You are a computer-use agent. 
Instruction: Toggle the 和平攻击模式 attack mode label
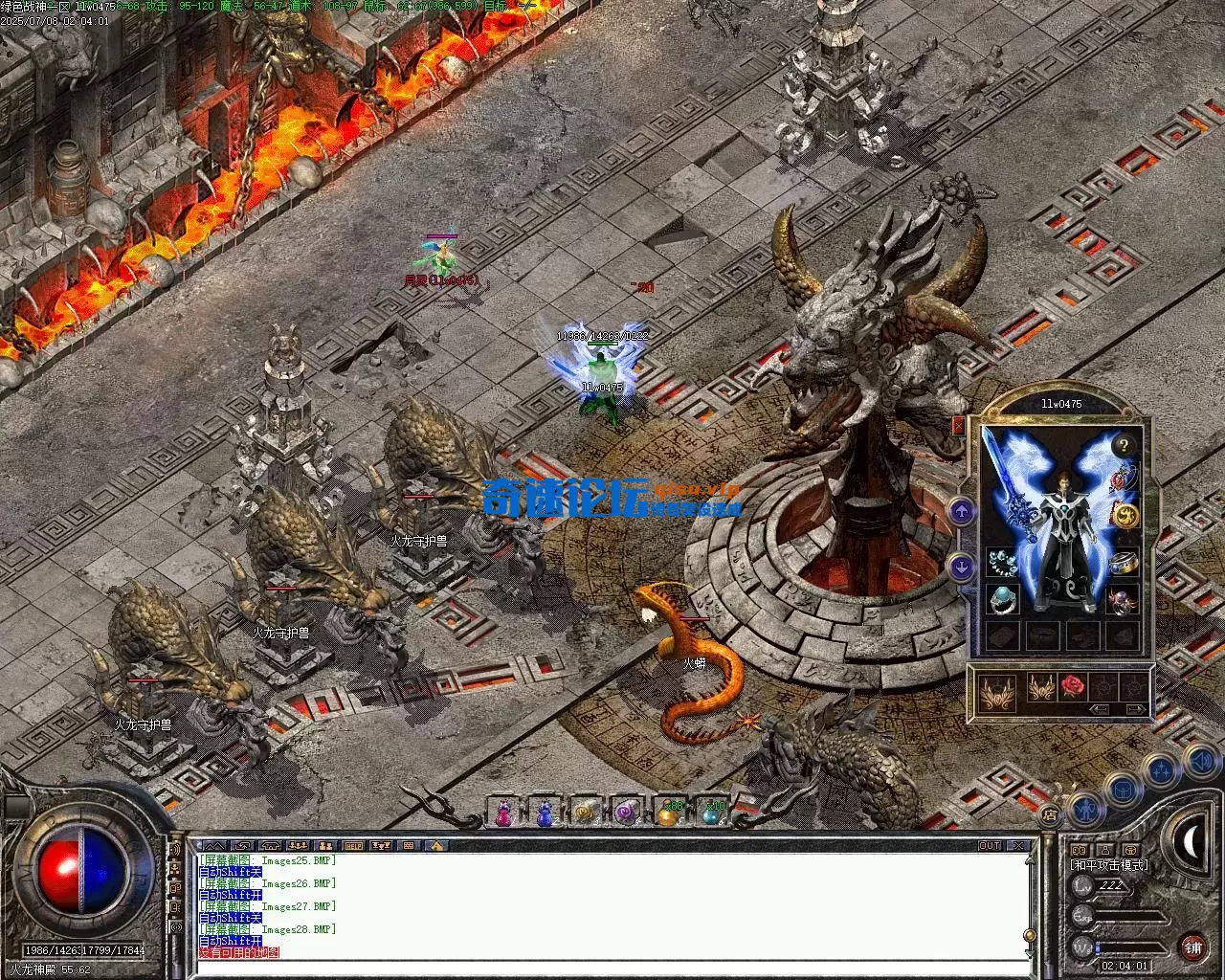click(x=1108, y=864)
